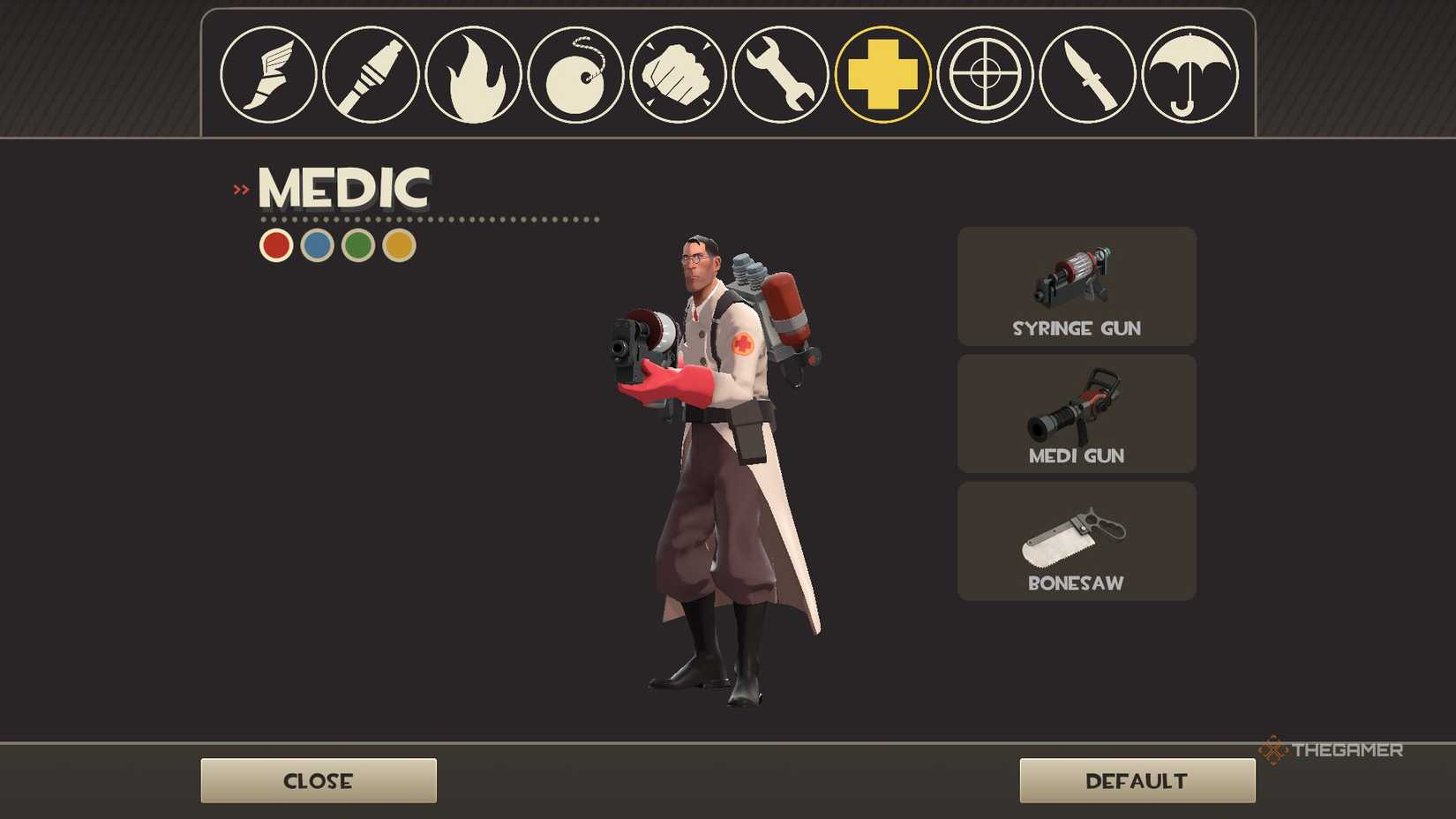Select the Syringe Gun slot
1456x819 pixels.
[1076, 287]
